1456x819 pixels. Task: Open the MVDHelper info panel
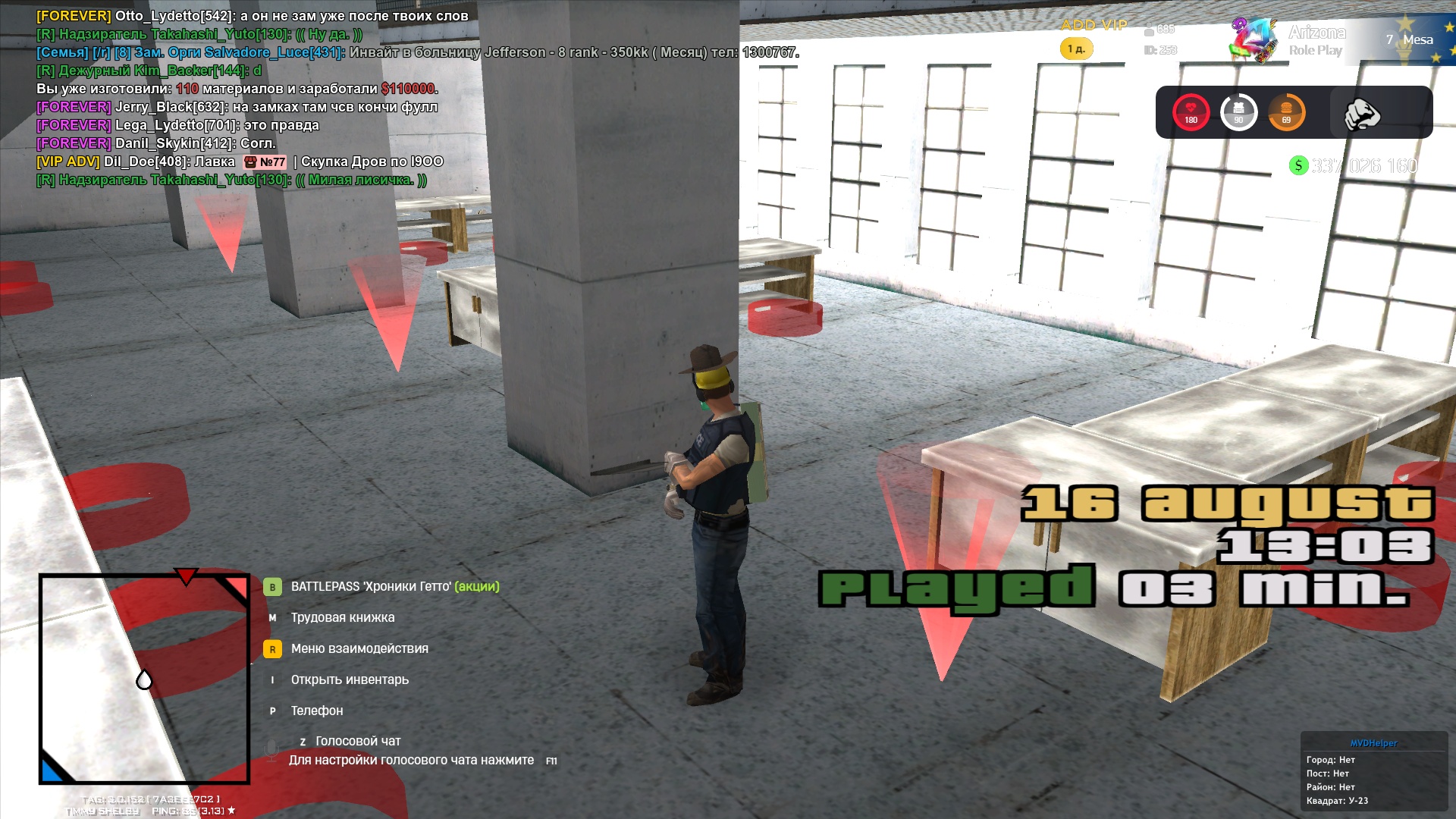pyautogui.click(x=1373, y=772)
